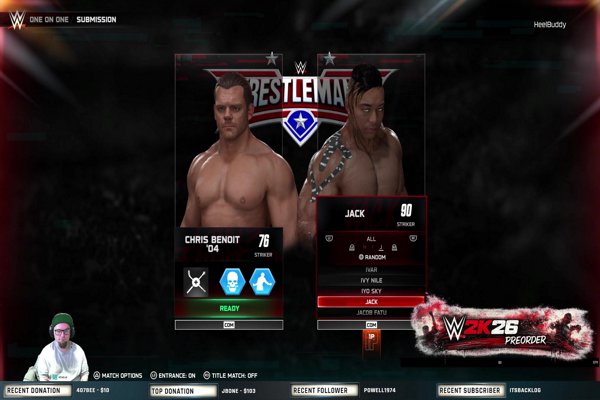This screenshot has height=400, width=600.
Task: Click the green Ready bar
Action: coord(229,309)
